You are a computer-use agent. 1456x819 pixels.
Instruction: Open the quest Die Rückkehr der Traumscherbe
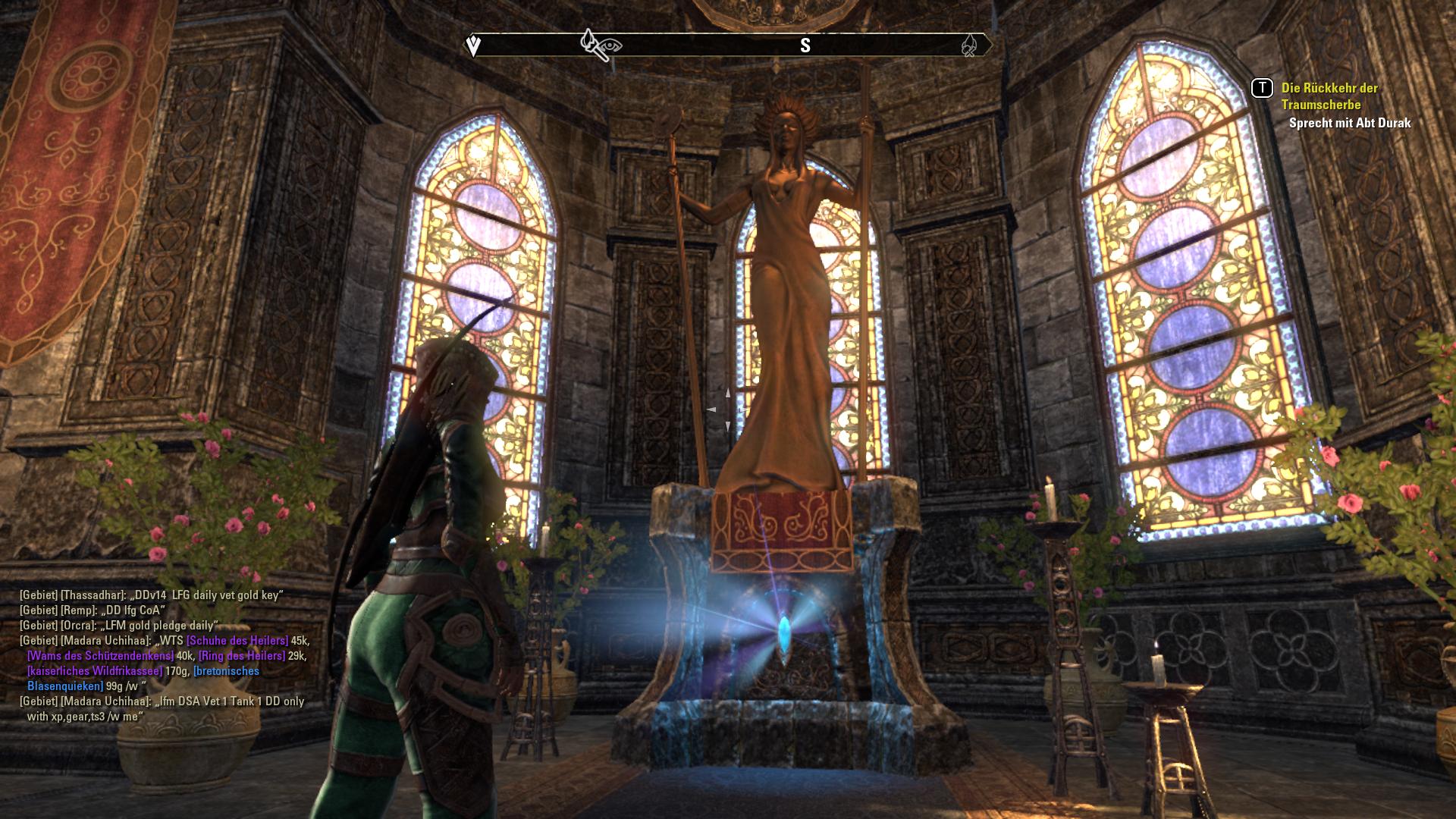(1329, 94)
